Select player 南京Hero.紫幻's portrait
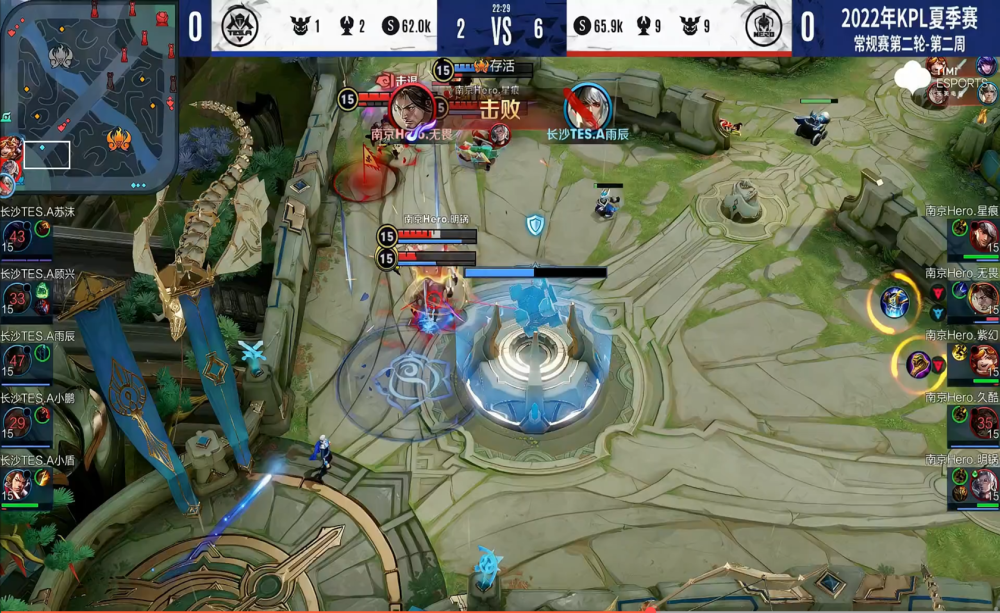 (x=983, y=360)
